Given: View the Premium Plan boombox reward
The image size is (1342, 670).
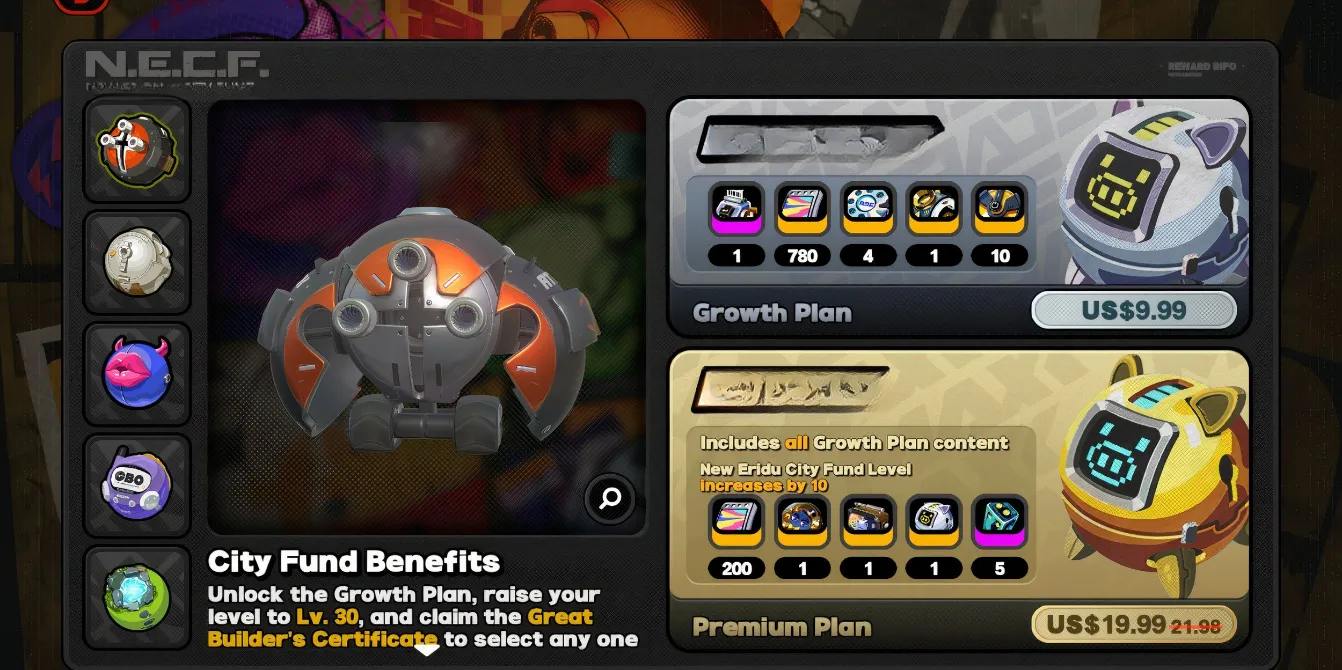Looking at the screenshot, I should 868,521.
